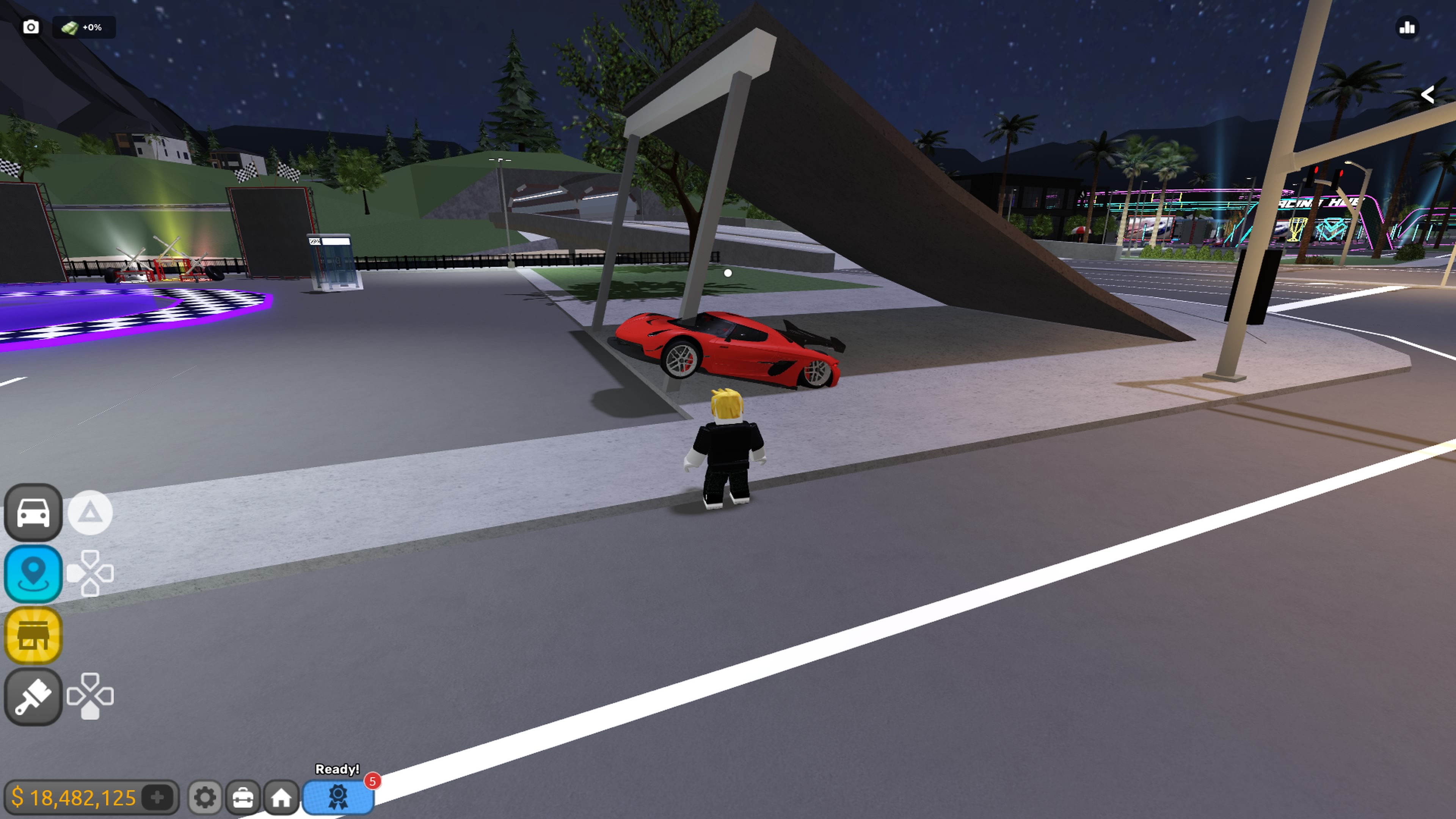Image resolution: width=1456 pixels, height=819 pixels.
Task: Add more cash with plus button
Action: click(158, 797)
